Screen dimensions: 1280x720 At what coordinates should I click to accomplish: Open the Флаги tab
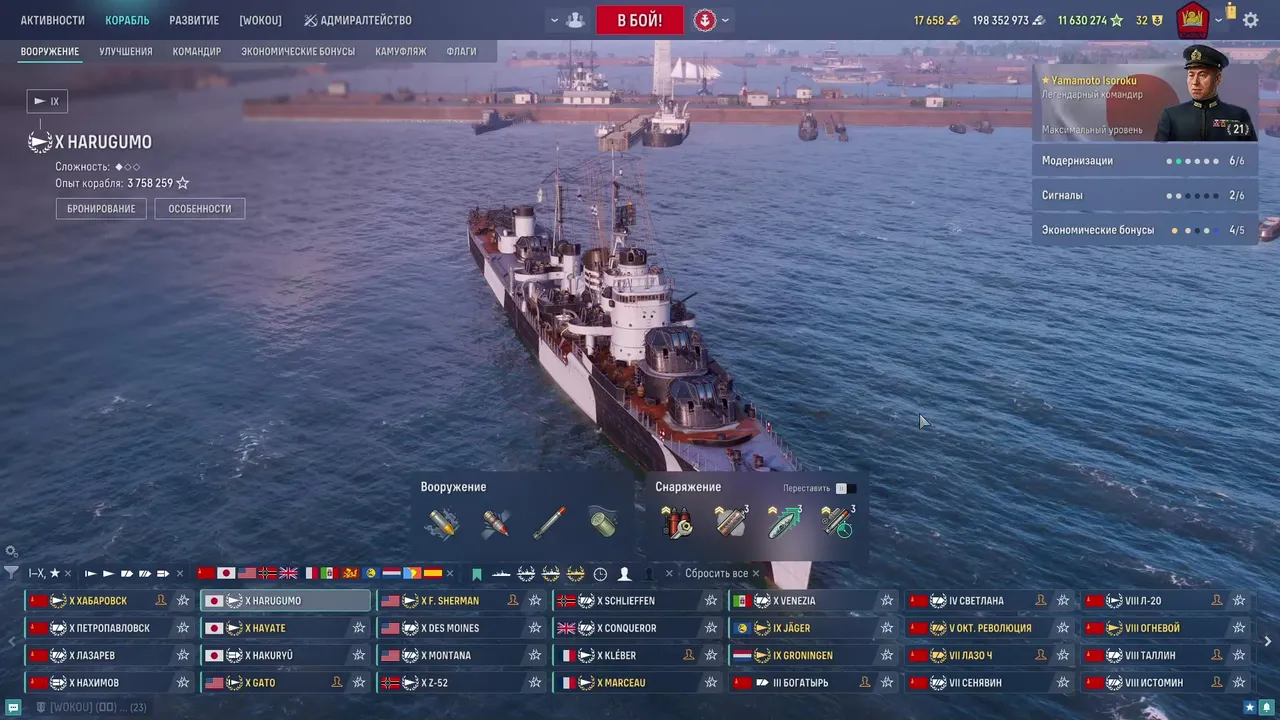(x=461, y=51)
